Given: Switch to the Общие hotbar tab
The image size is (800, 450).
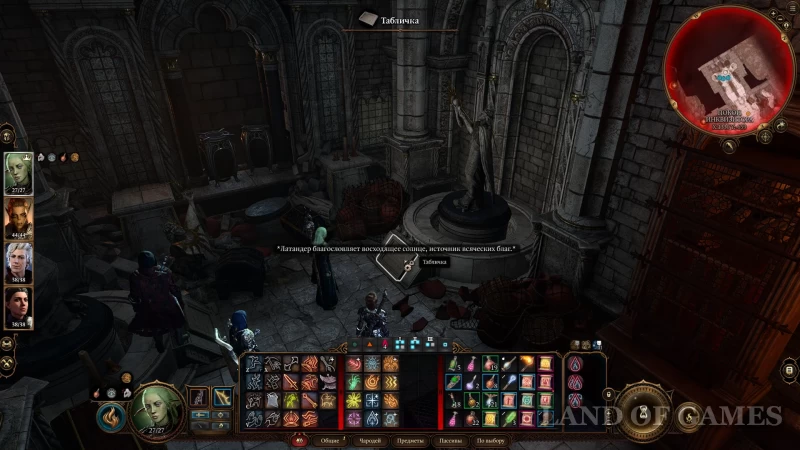Looking at the screenshot, I should pyautogui.click(x=329, y=440).
